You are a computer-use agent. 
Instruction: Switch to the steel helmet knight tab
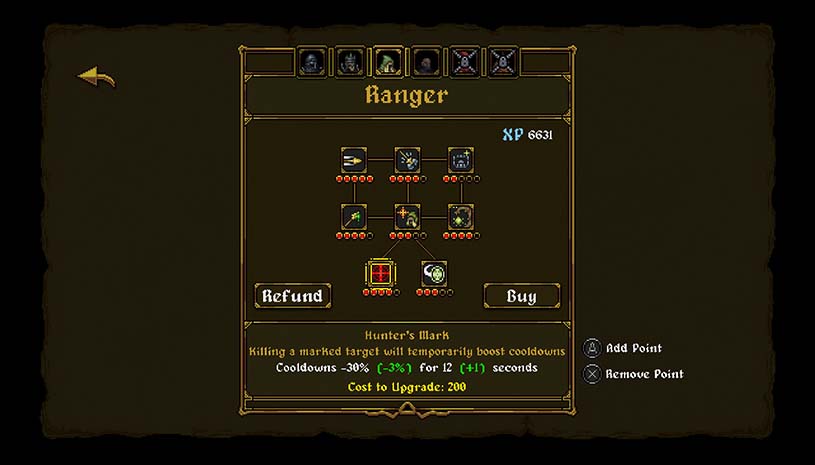coord(310,62)
